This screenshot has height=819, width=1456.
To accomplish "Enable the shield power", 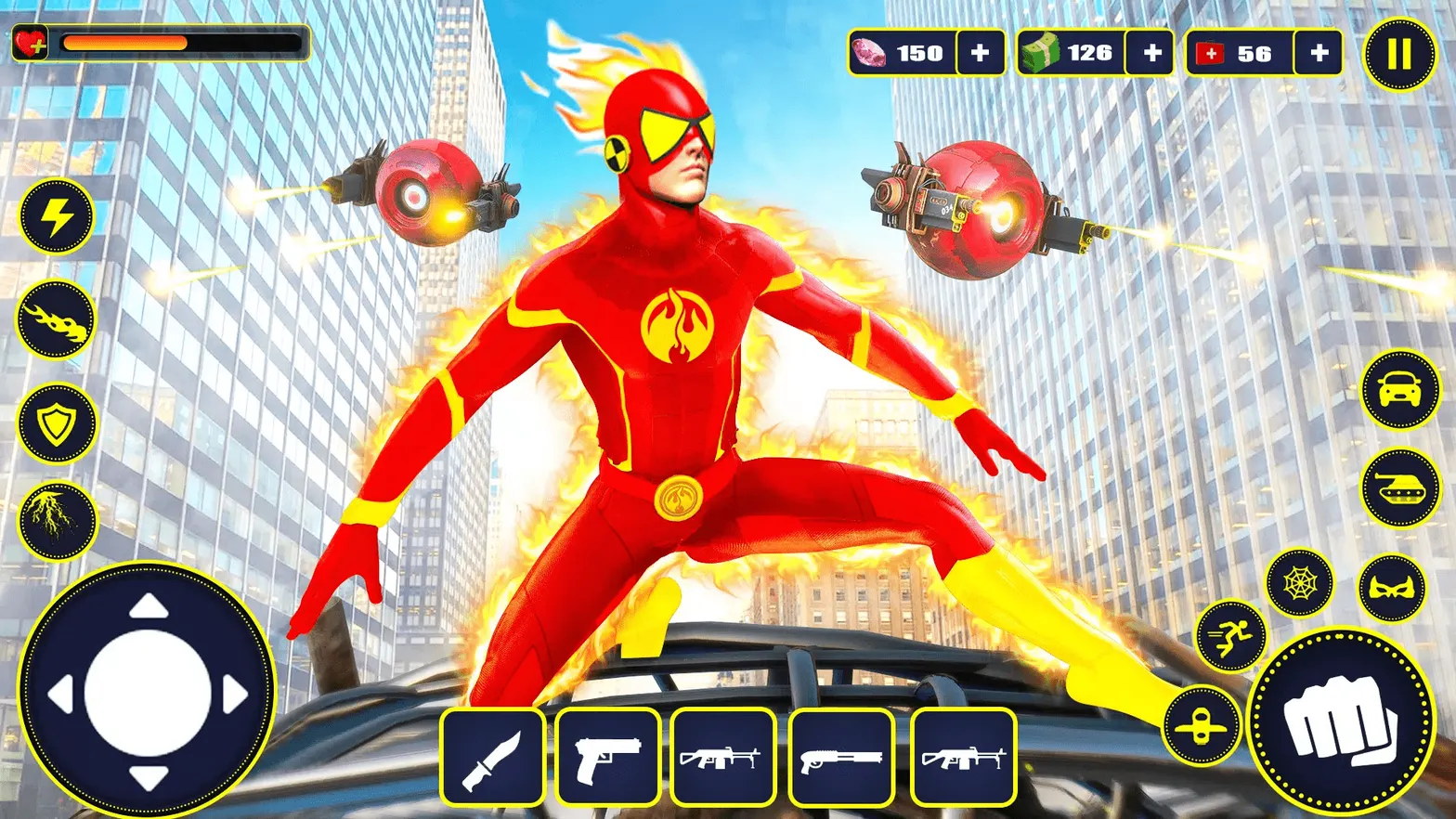I will click(x=56, y=423).
